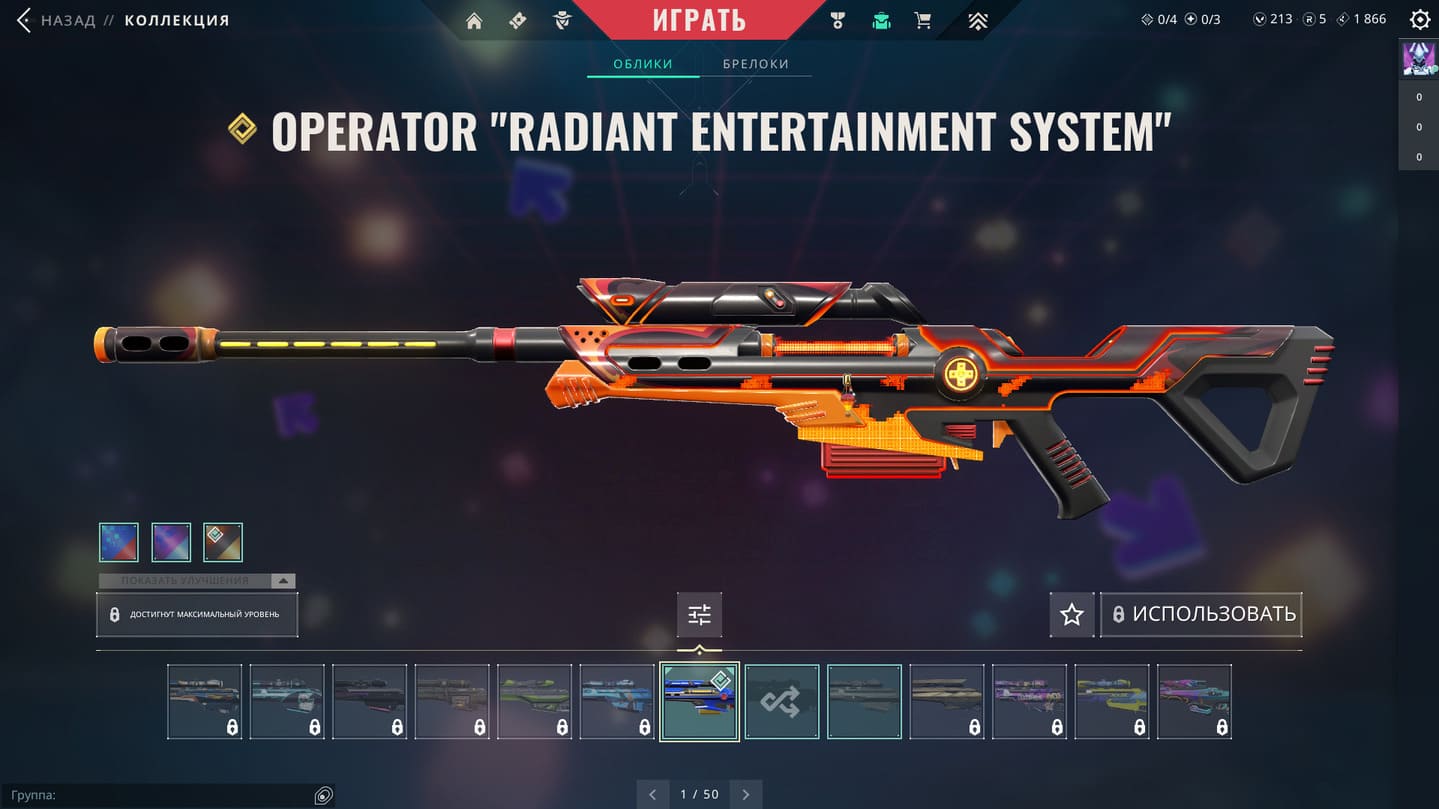This screenshot has width=1439, height=809.
Task: Select the ОБЛИКИ tab
Action: (642, 64)
